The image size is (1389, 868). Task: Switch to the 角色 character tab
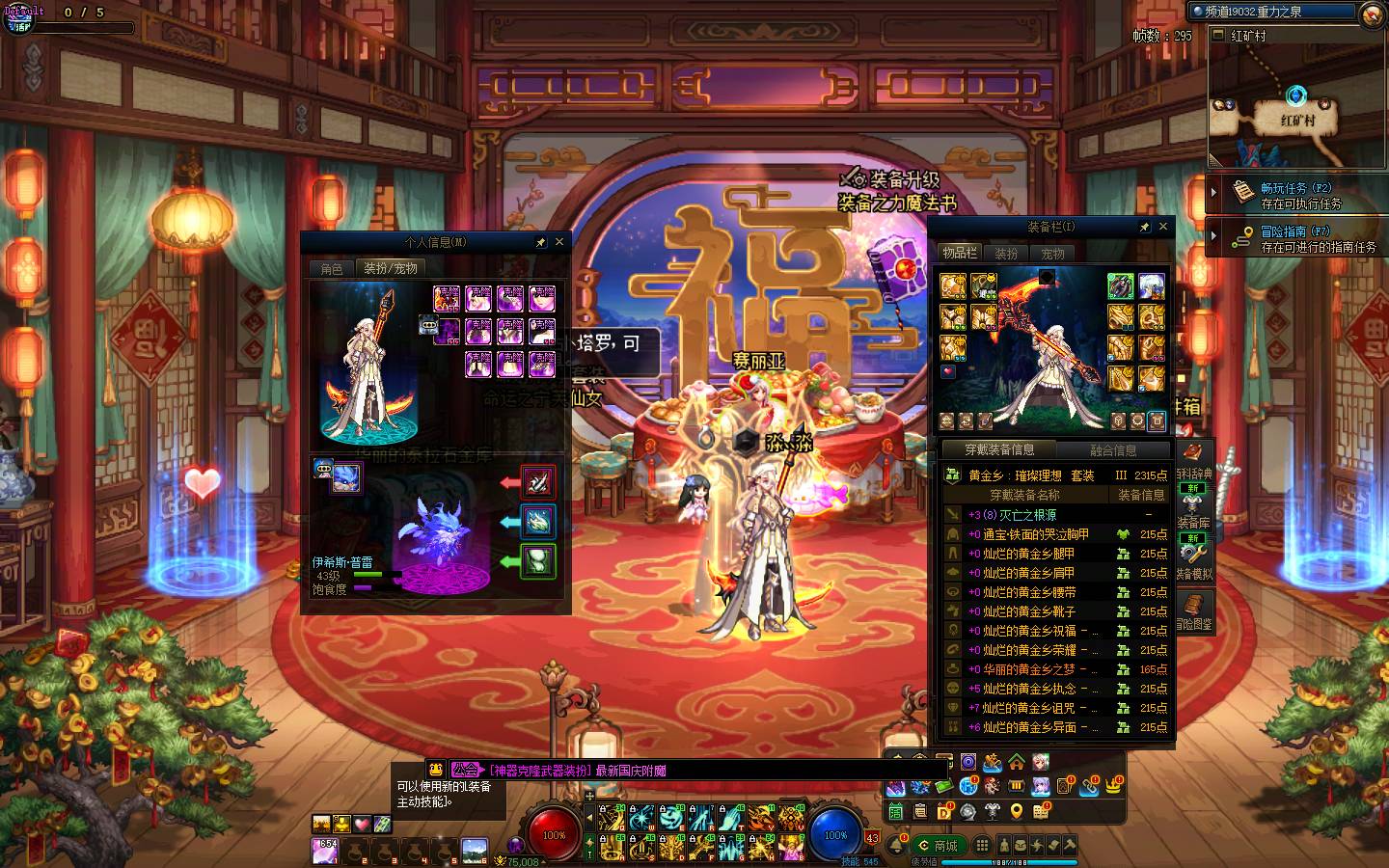(332, 268)
